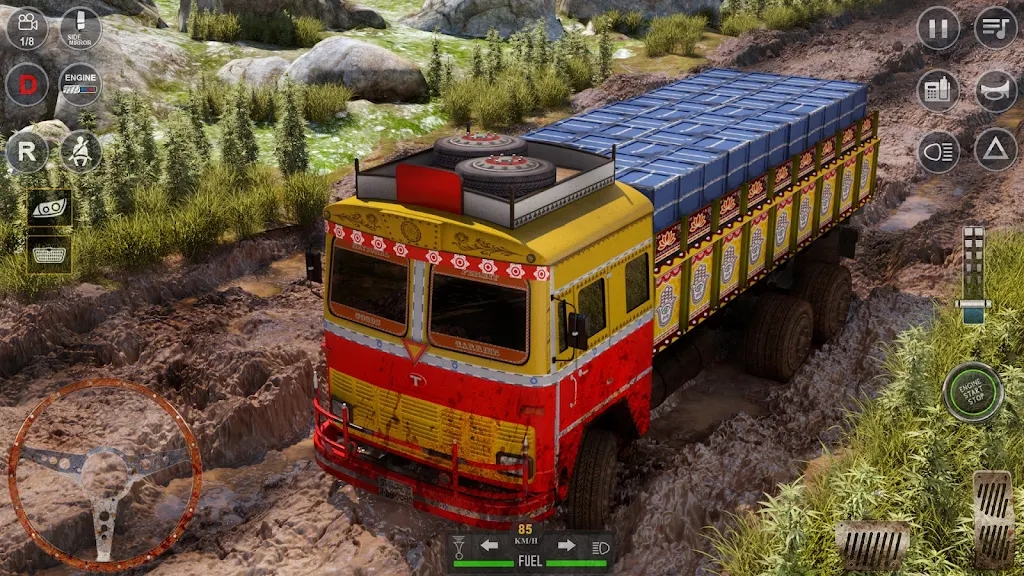The height and width of the screenshot is (576, 1024).
Task: Switch the camera view (1/8)
Action: (27, 28)
